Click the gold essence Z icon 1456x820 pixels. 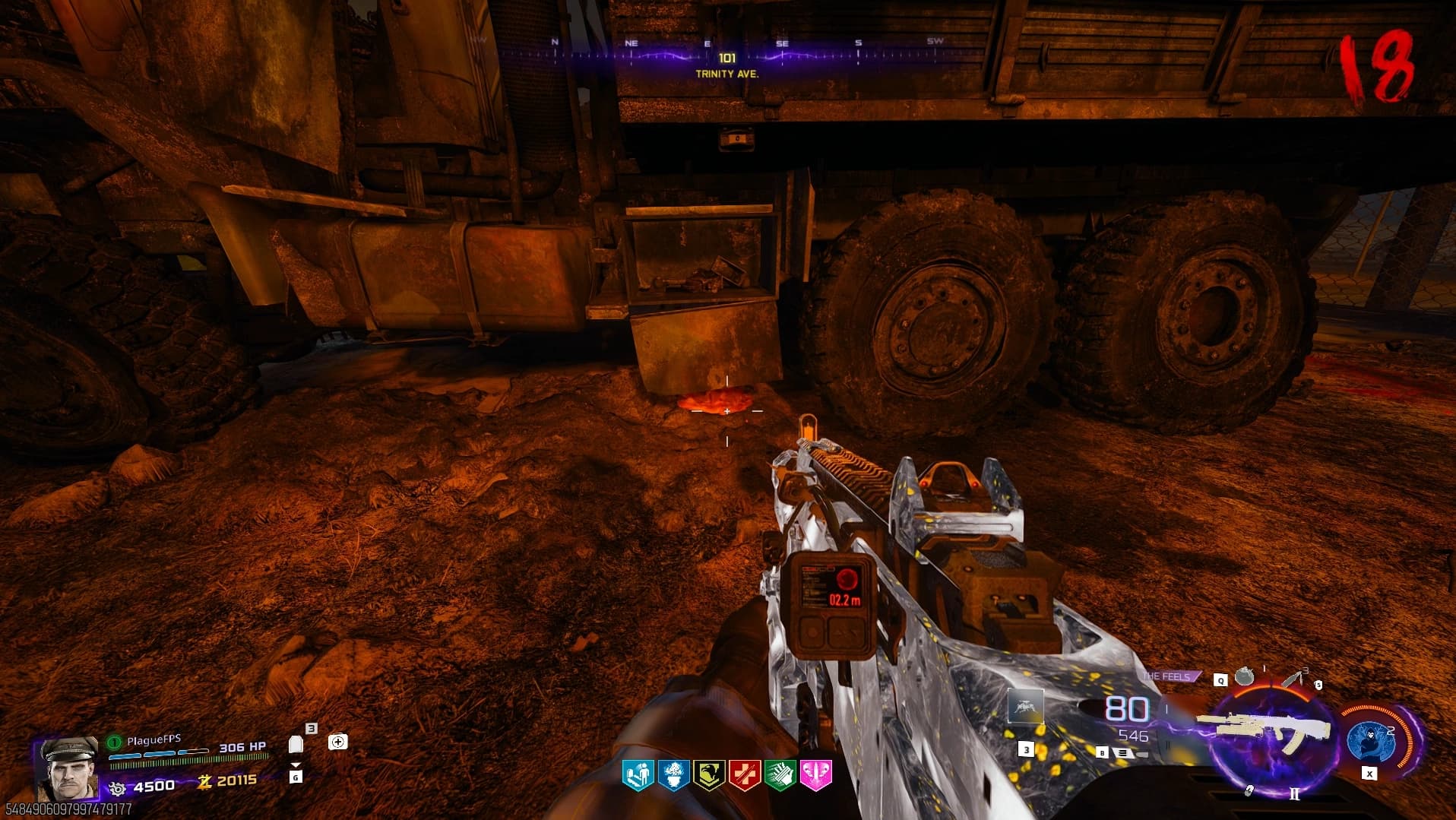(x=204, y=780)
